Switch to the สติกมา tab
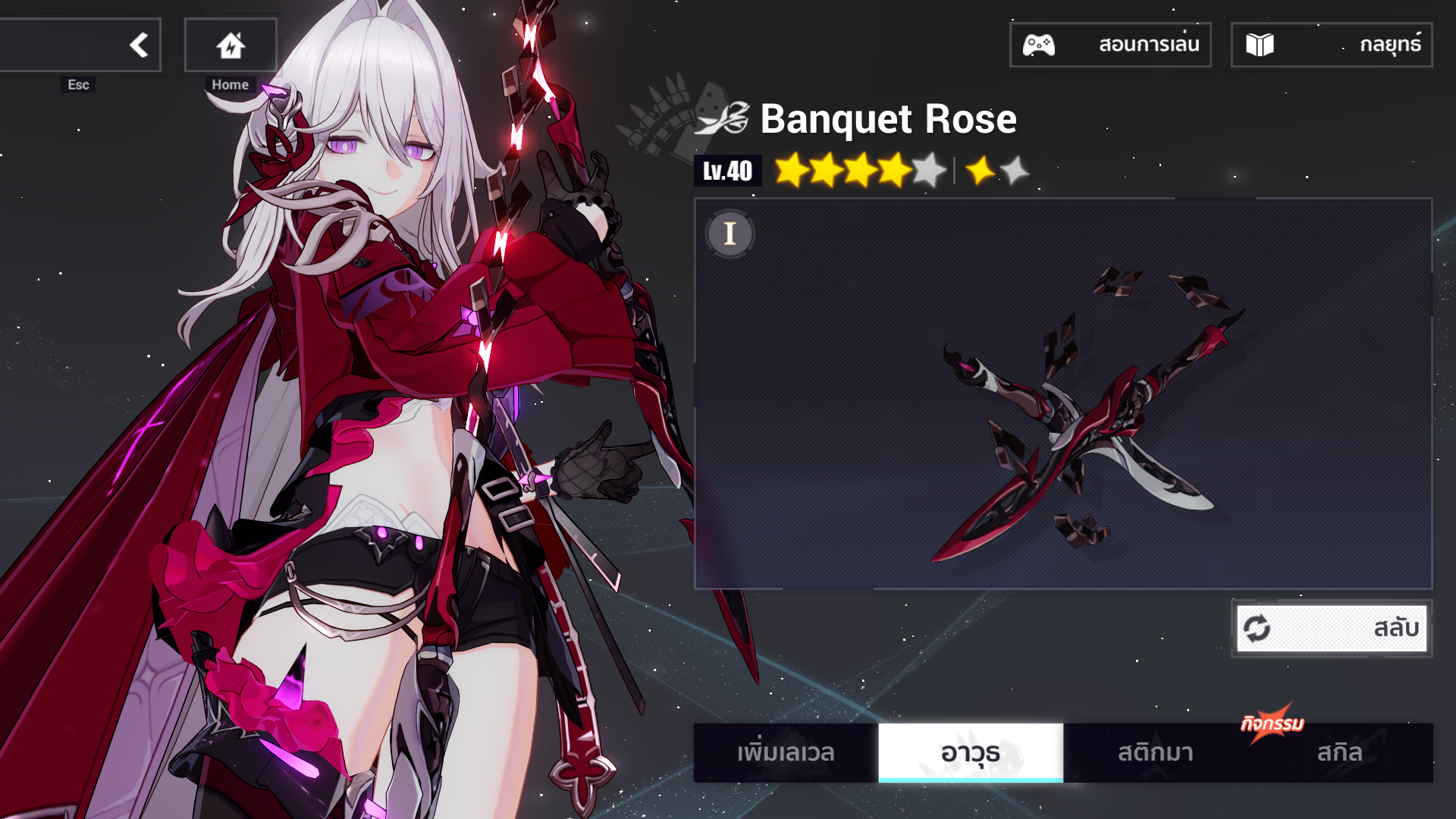This screenshot has width=1456, height=819. point(1155,752)
